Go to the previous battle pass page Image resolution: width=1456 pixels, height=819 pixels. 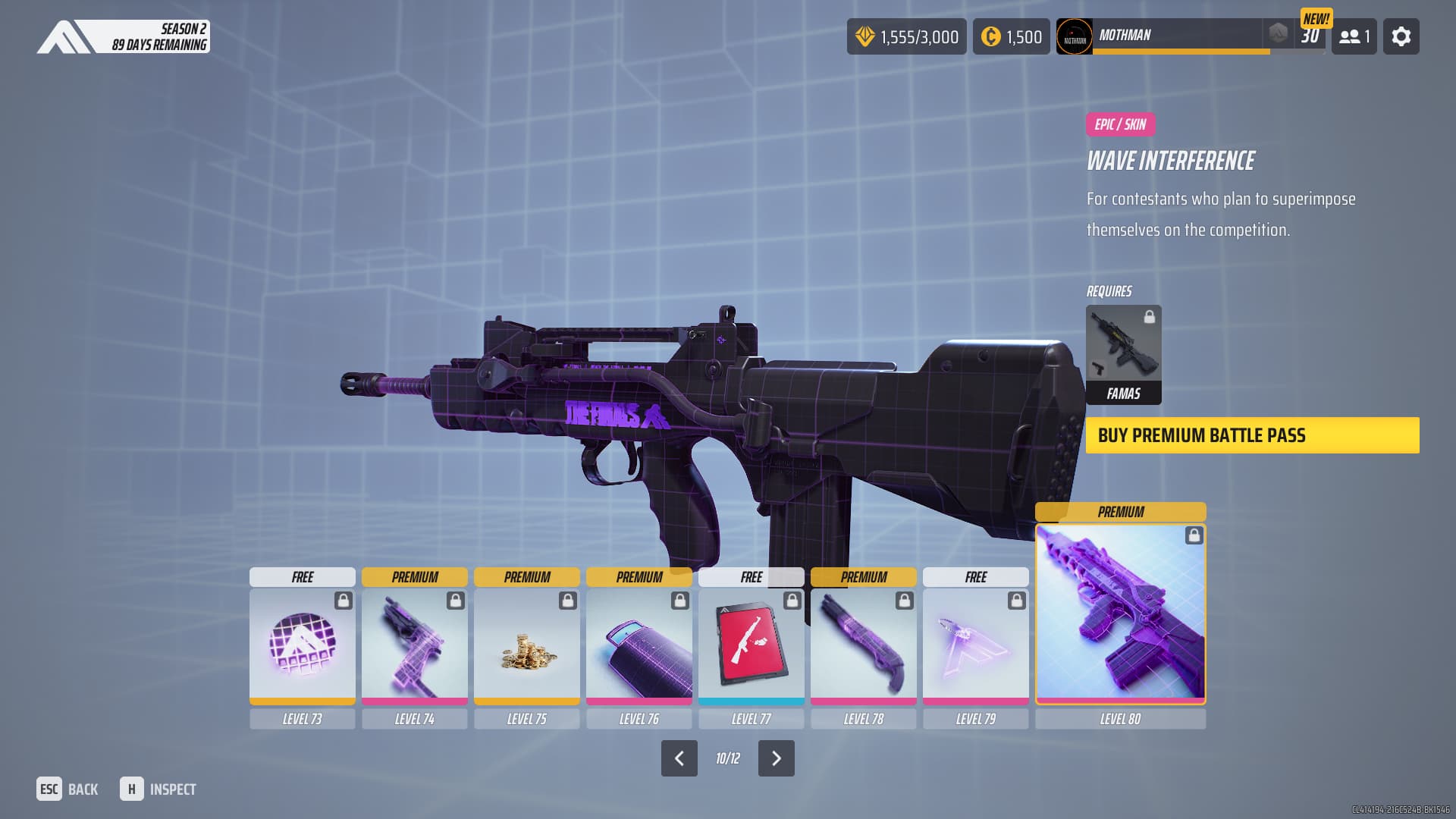click(679, 758)
